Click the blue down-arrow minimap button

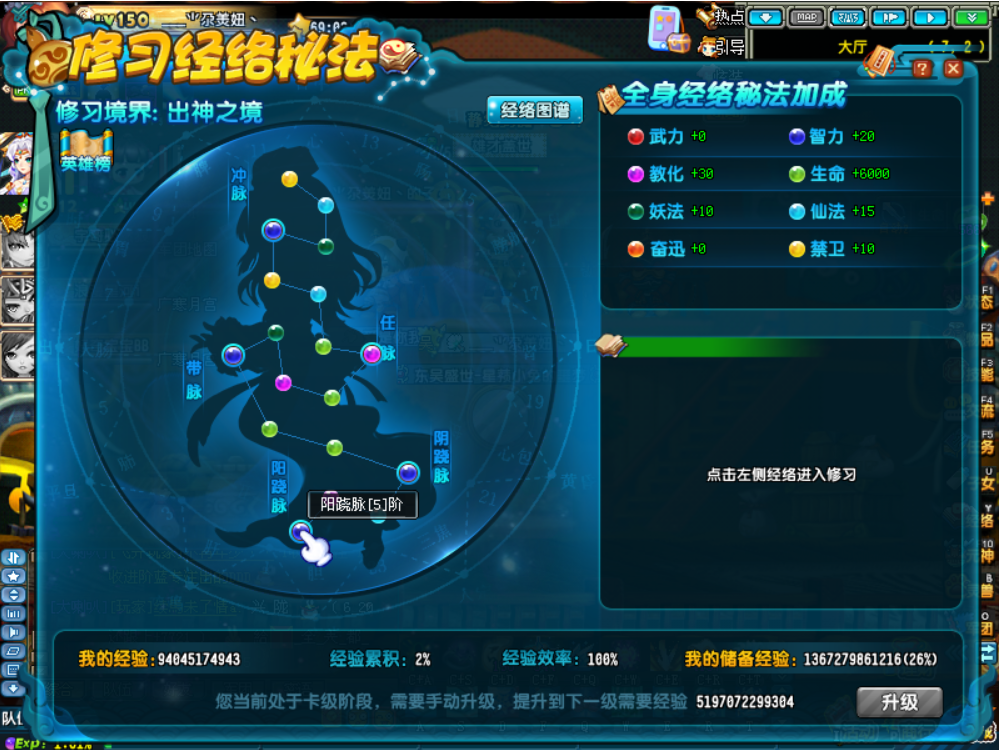click(765, 17)
